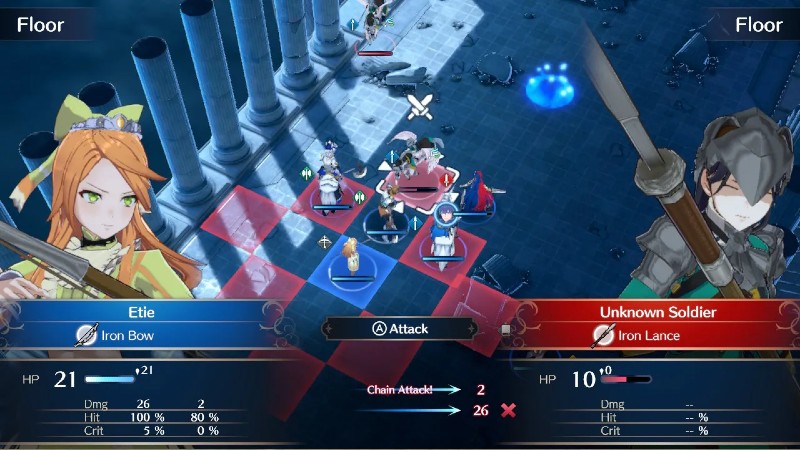Viewport: 800px width, 450px height.
Task: Click the crossed swords target marker
Action: 420,107
